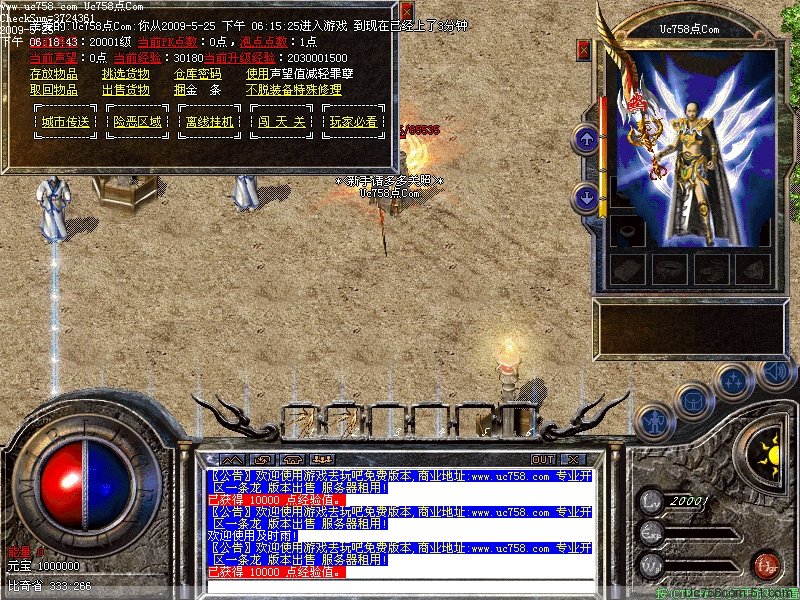Click the 取回物品 retrieve items link
This screenshot has height=600, width=800.
(x=54, y=90)
